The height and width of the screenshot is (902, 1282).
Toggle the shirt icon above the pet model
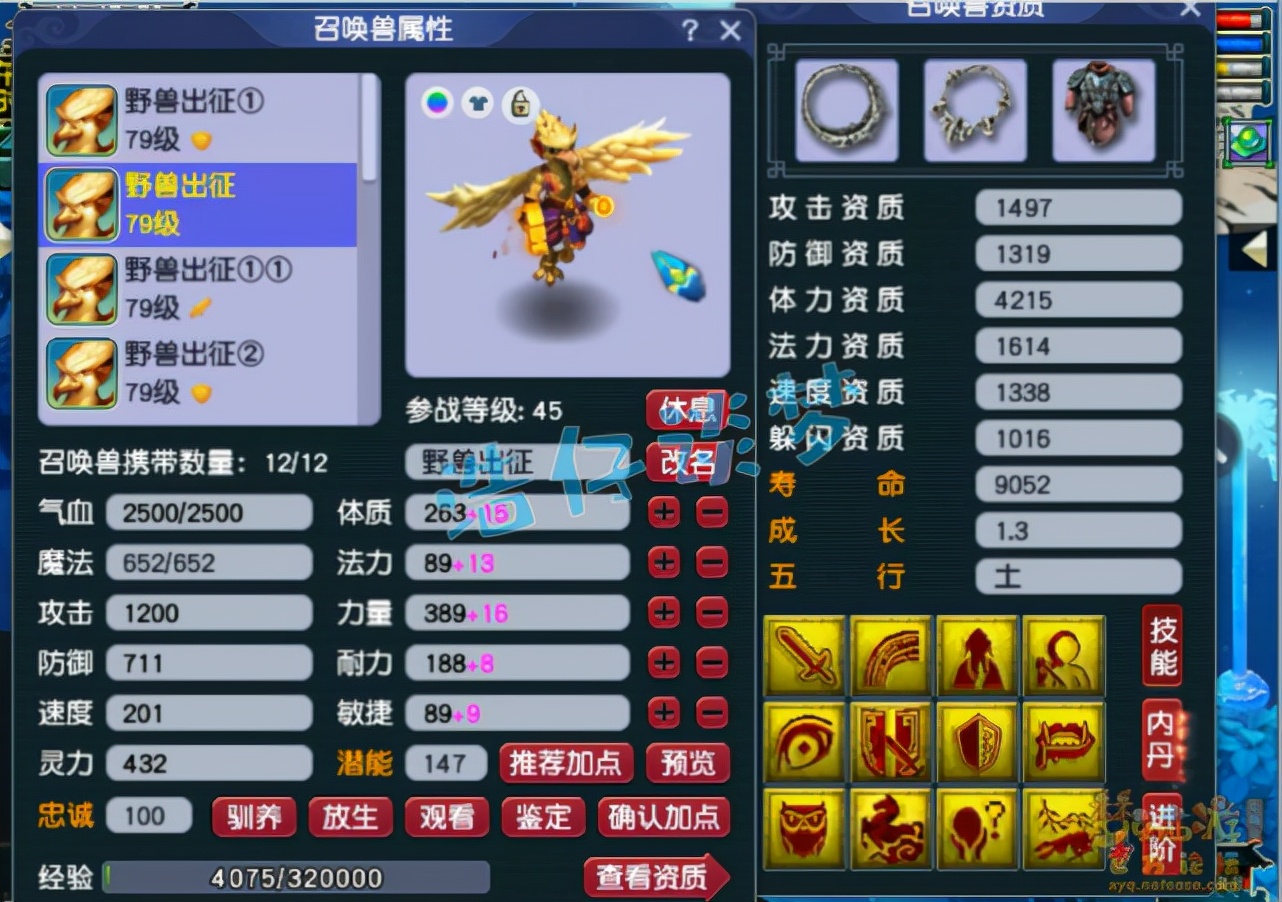478,103
